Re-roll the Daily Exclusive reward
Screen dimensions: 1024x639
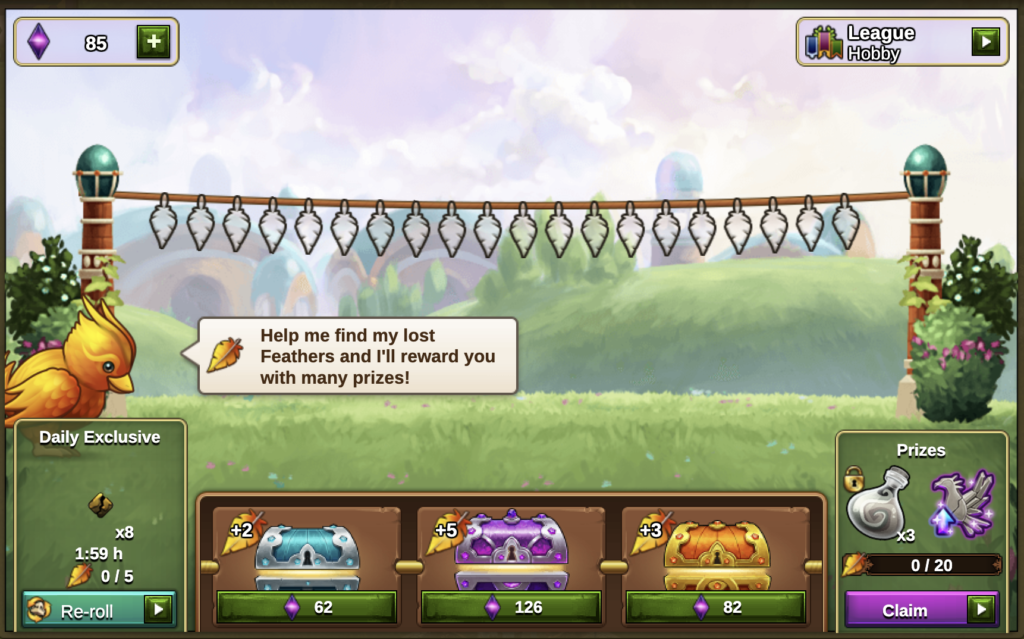tap(99, 609)
